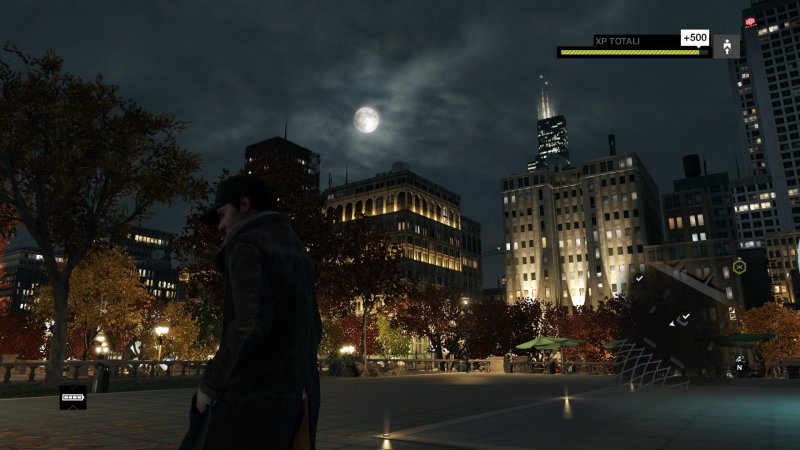This screenshot has height=450, width=800.
Task: Click the north compass marker on minimap
Action: coord(739,367)
